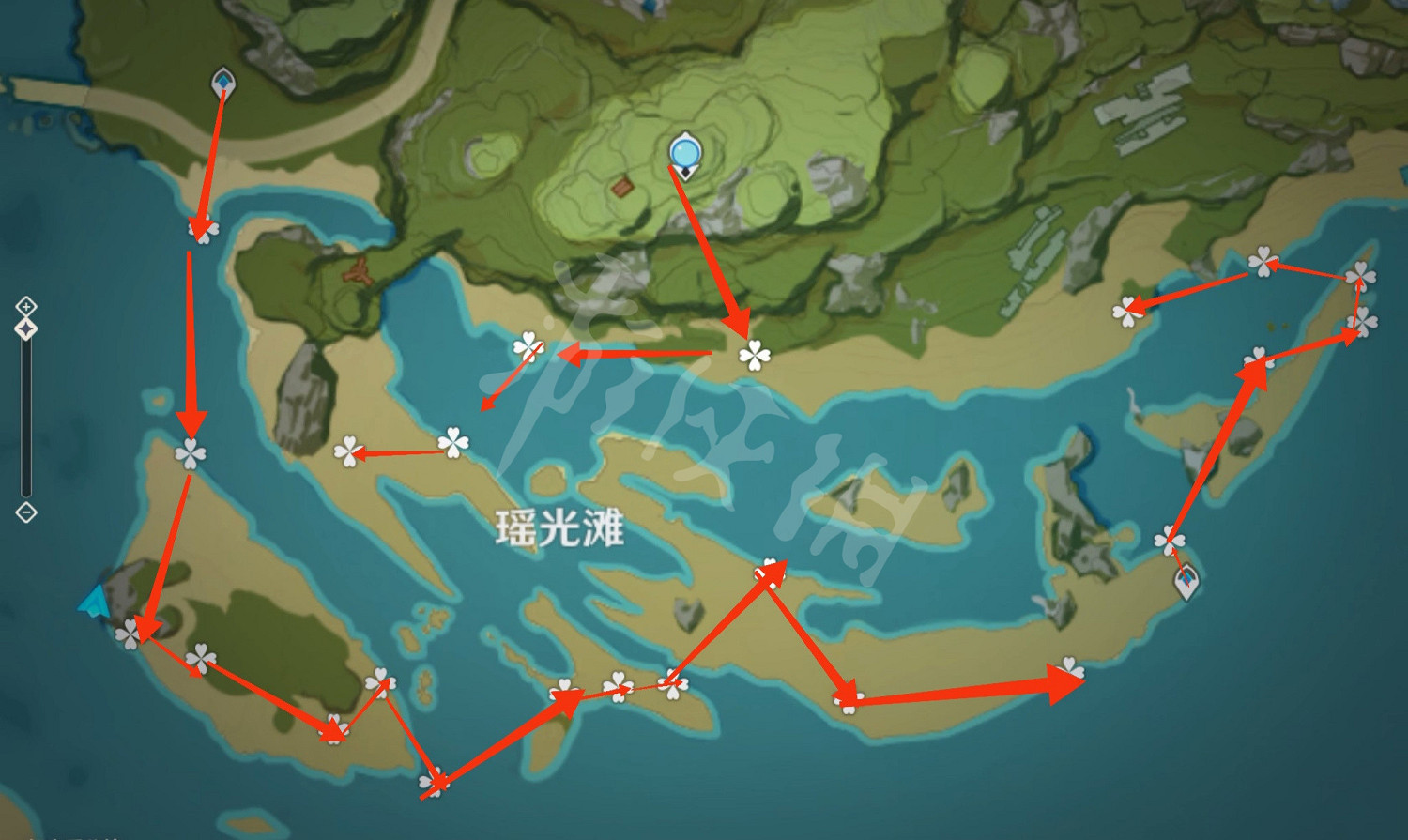Screen dimensions: 1408x840
Task: Click the zoom-in plus button
Action: point(25,305)
